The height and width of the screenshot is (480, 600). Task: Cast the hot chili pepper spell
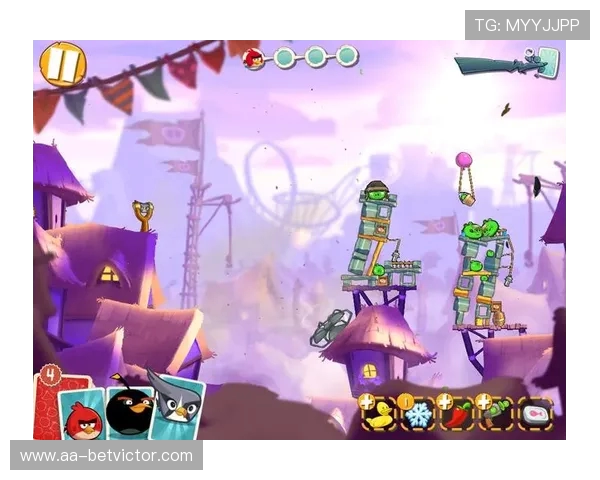pos(457,414)
